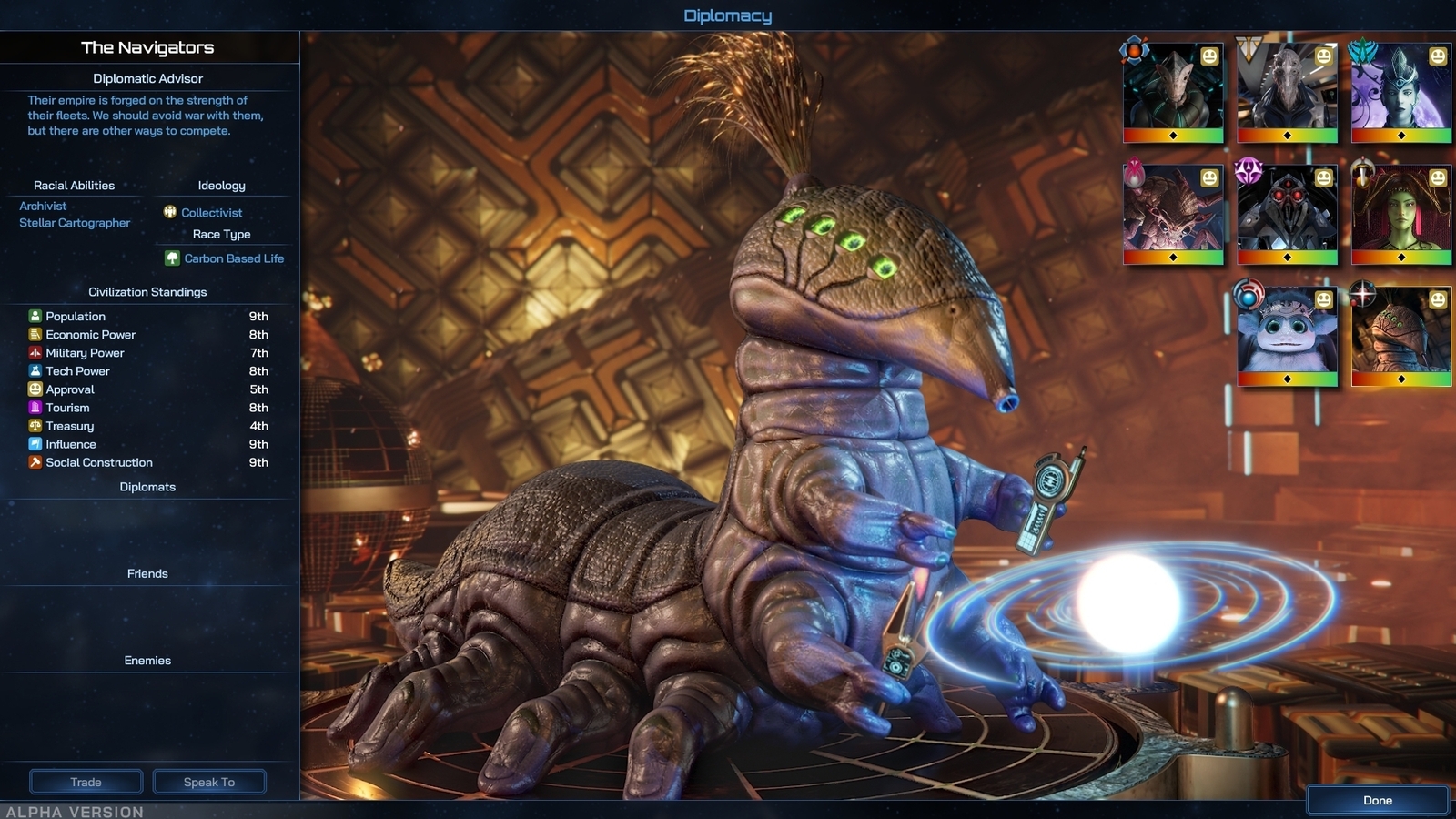Click the Economic Power coin-stack icon
The height and width of the screenshot is (819, 1456).
pyautogui.click(x=35, y=334)
